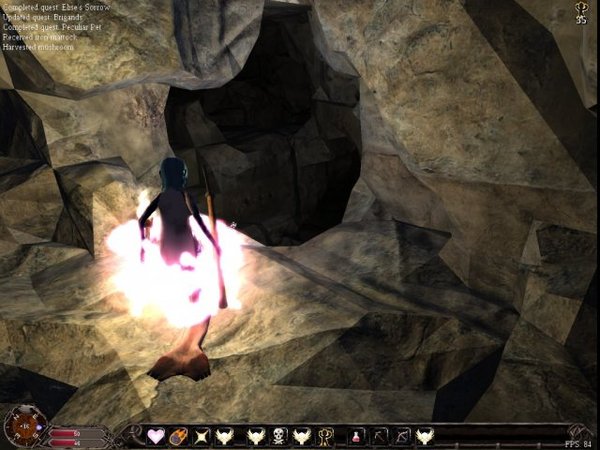
Task: Select the four-pointed star ability
Action: [x=203, y=436]
